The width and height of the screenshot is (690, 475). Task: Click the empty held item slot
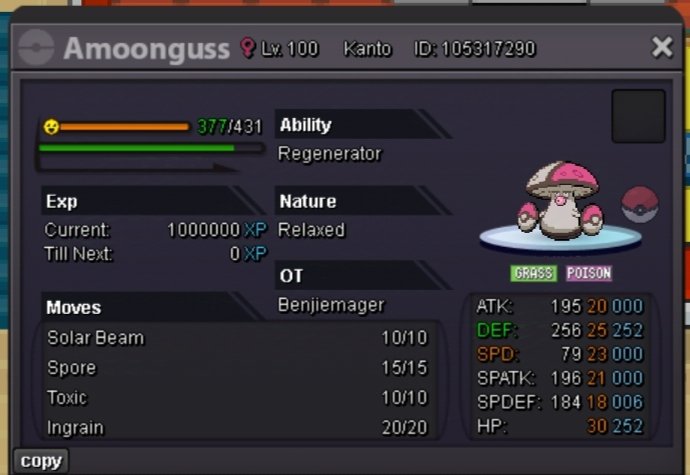638,116
